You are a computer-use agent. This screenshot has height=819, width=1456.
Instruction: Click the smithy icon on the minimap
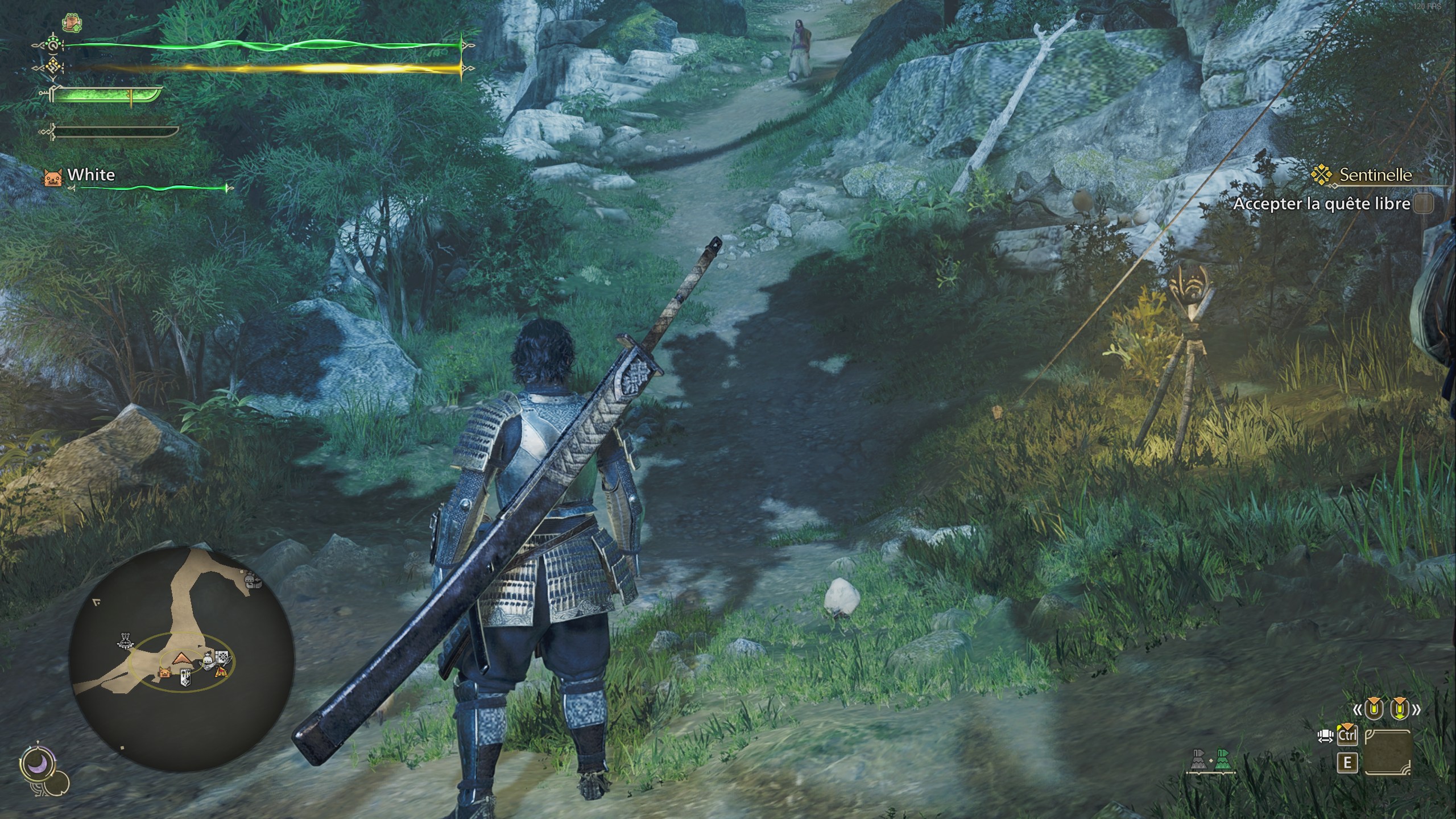tap(208, 660)
